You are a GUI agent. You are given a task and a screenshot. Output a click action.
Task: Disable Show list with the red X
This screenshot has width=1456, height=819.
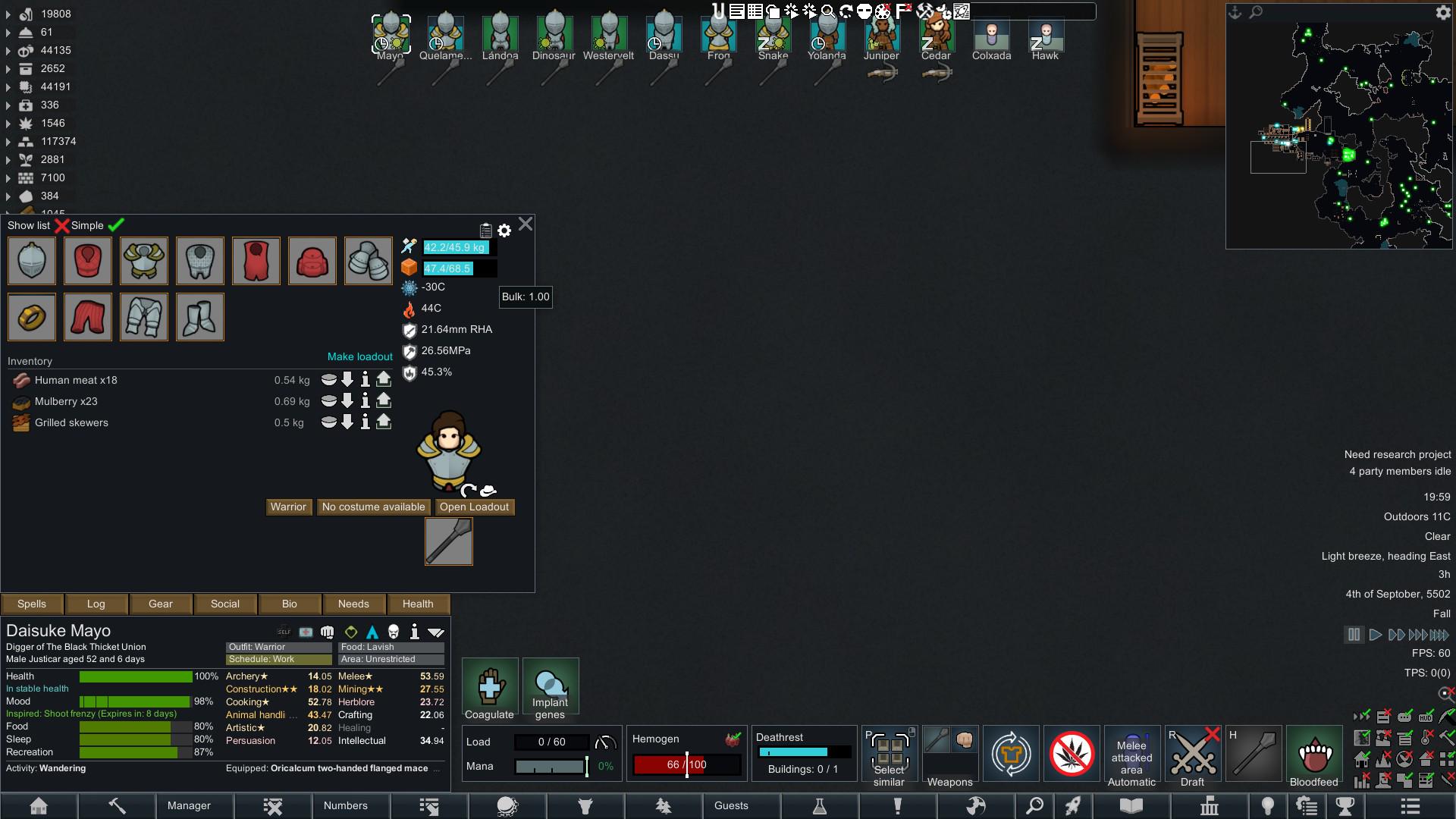pyautogui.click(x=63, y=225)
